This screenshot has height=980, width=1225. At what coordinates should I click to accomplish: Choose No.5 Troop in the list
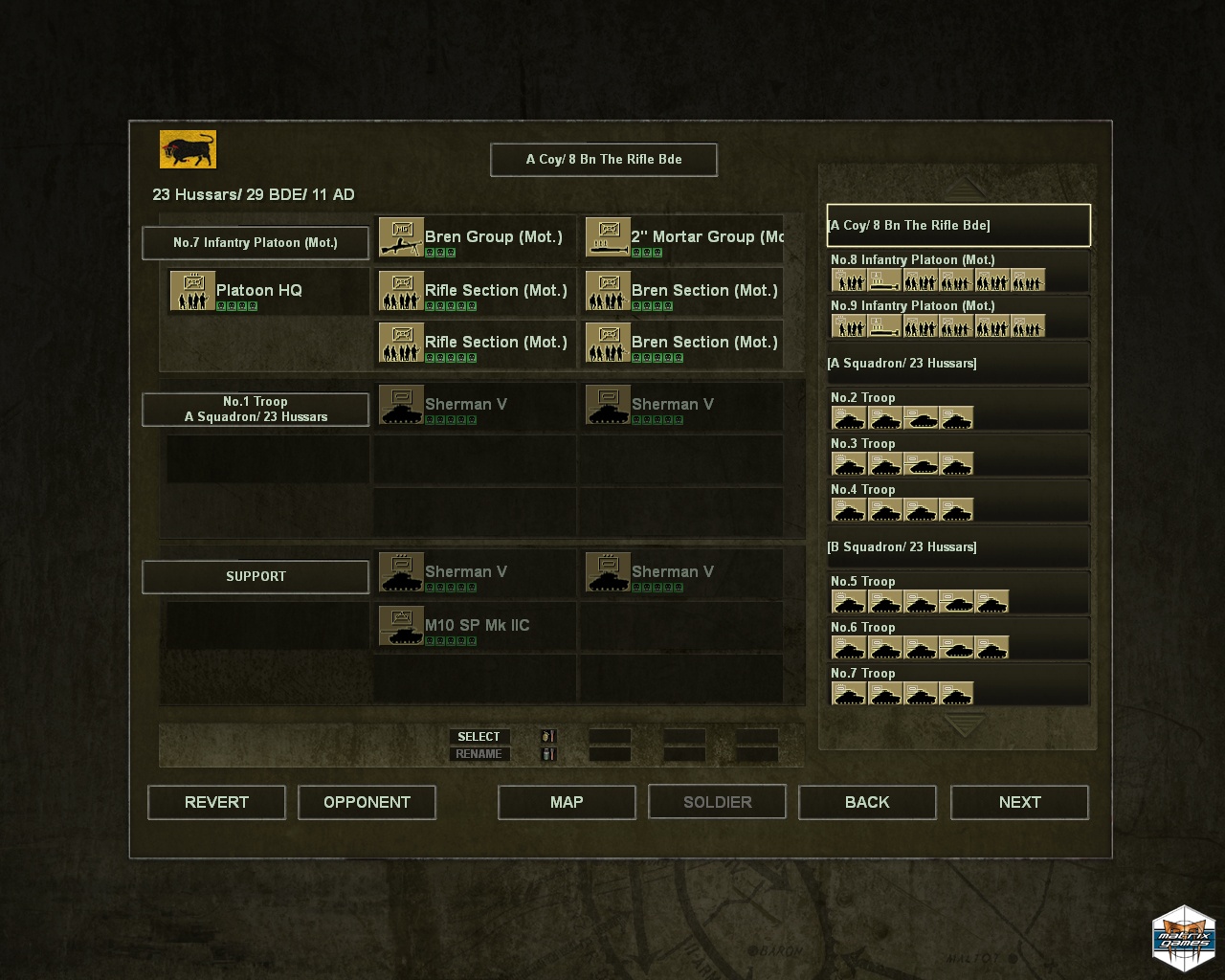[x=957, y=593]
